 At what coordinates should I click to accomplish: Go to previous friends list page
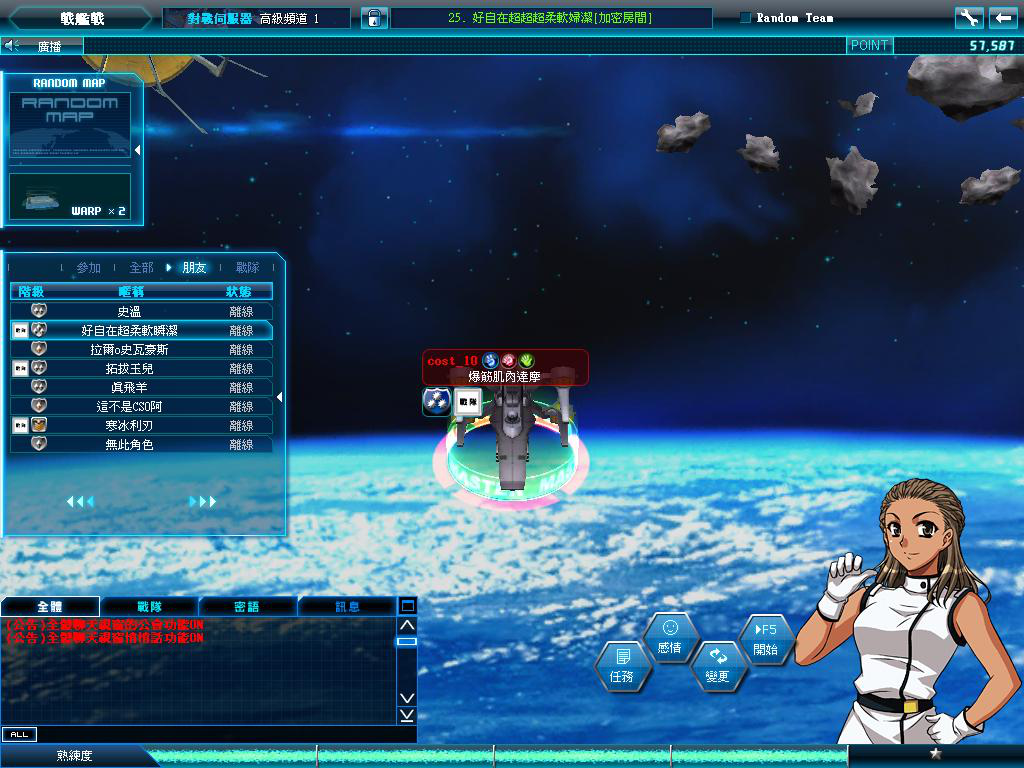coord(80,501)
